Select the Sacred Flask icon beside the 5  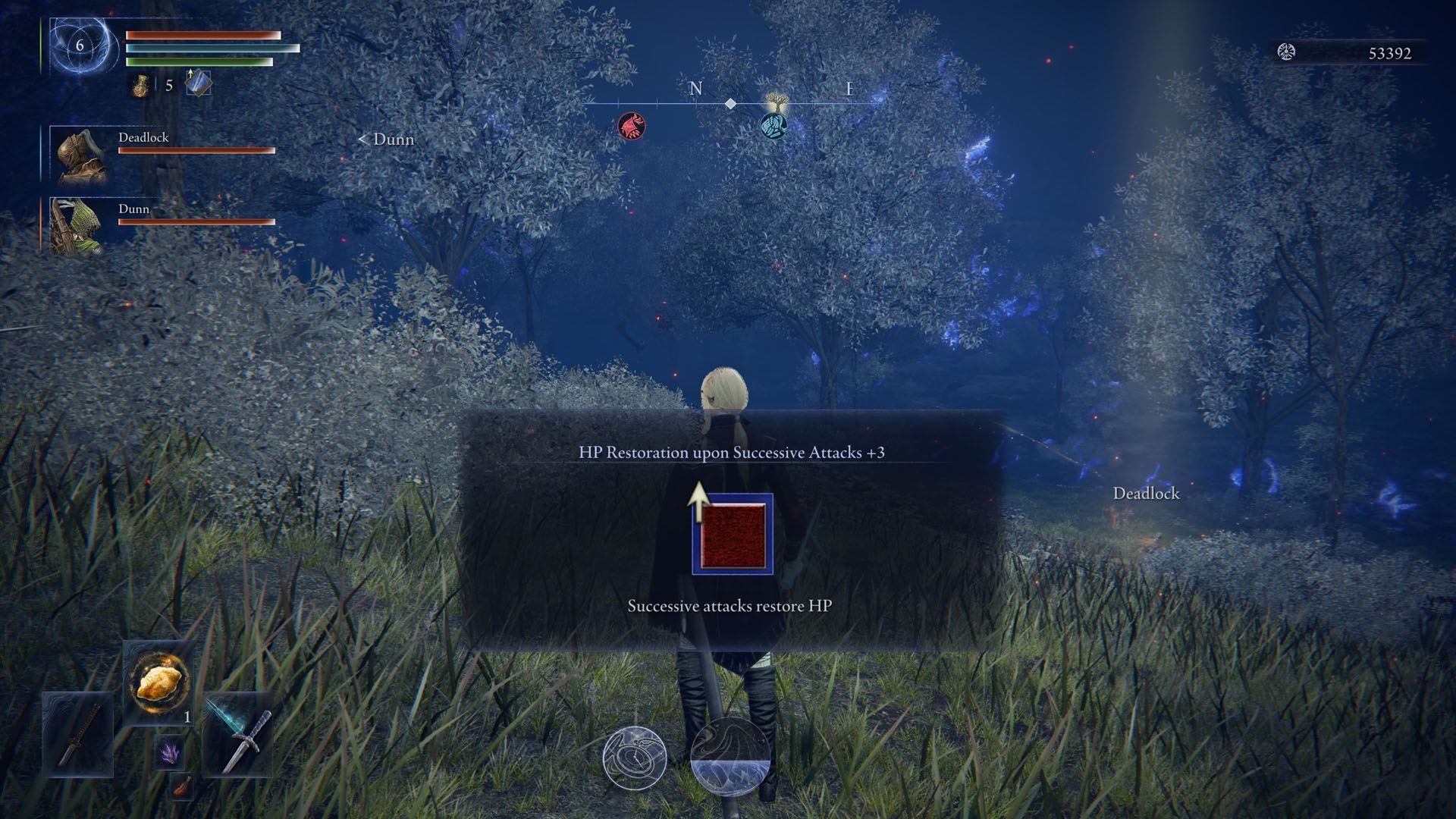click(141, 86)
